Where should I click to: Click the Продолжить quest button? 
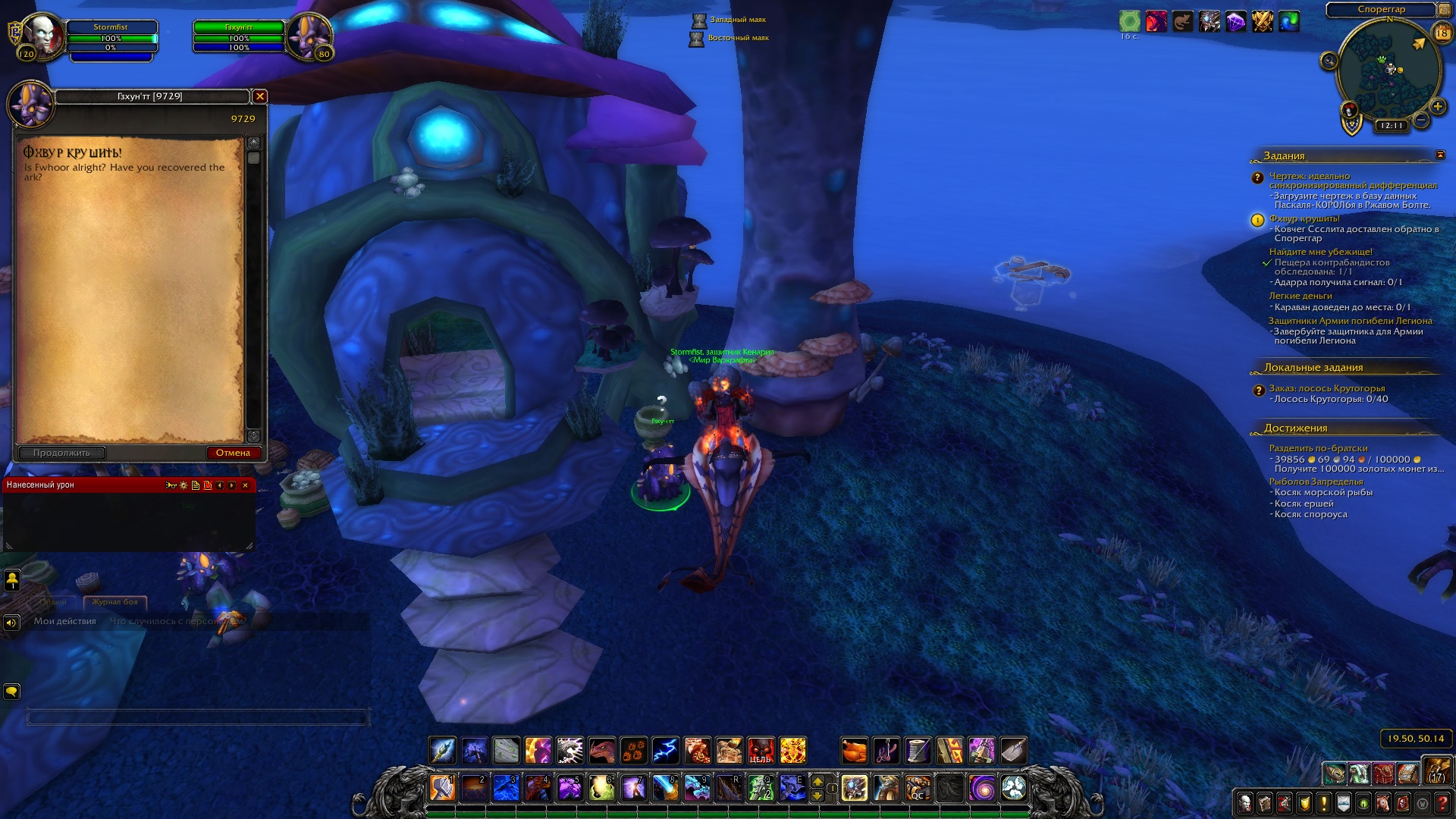click(61, 453)
